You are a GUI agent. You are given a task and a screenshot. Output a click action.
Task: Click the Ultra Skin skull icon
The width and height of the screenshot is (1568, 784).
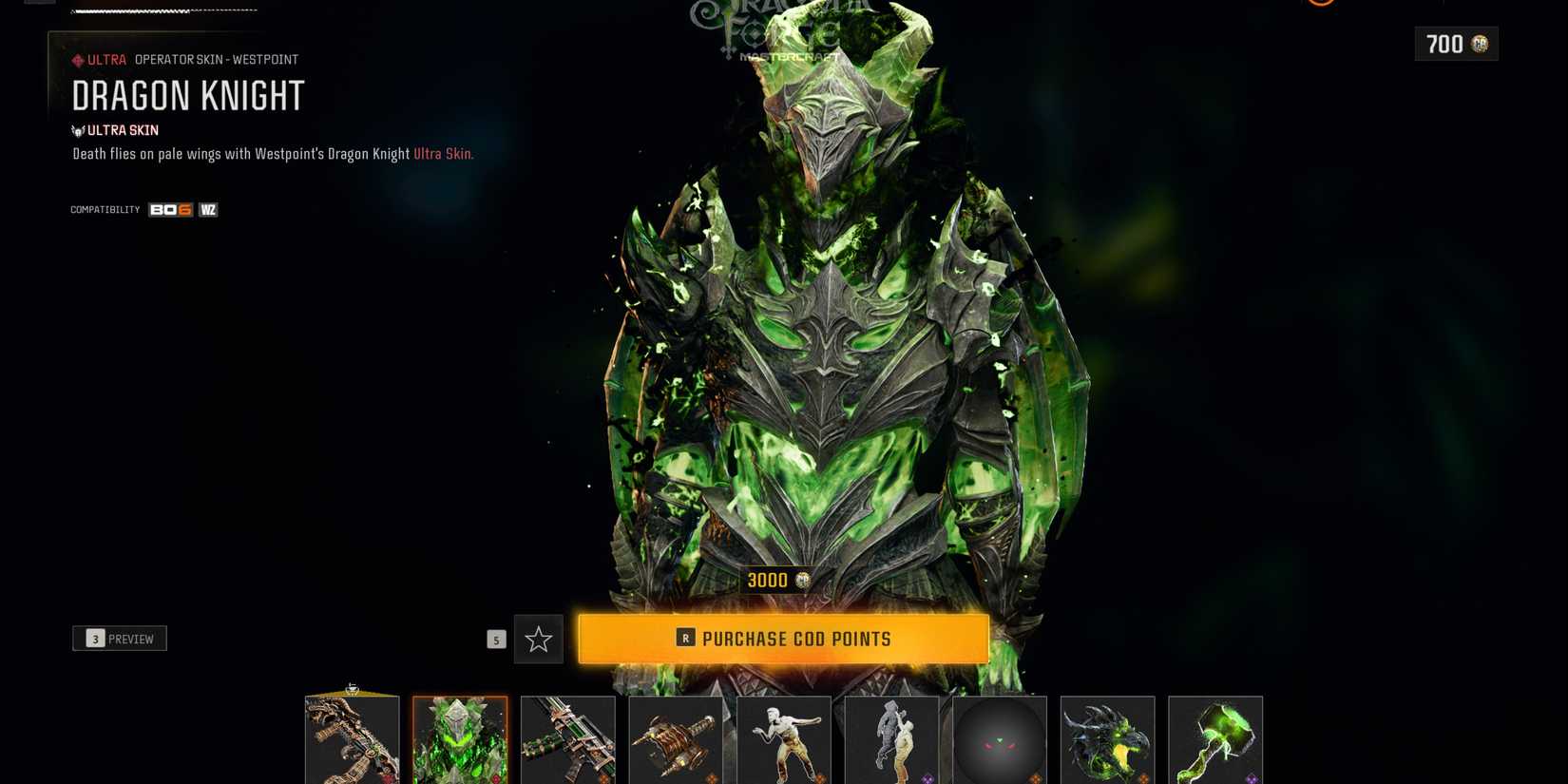pos(78,130)
